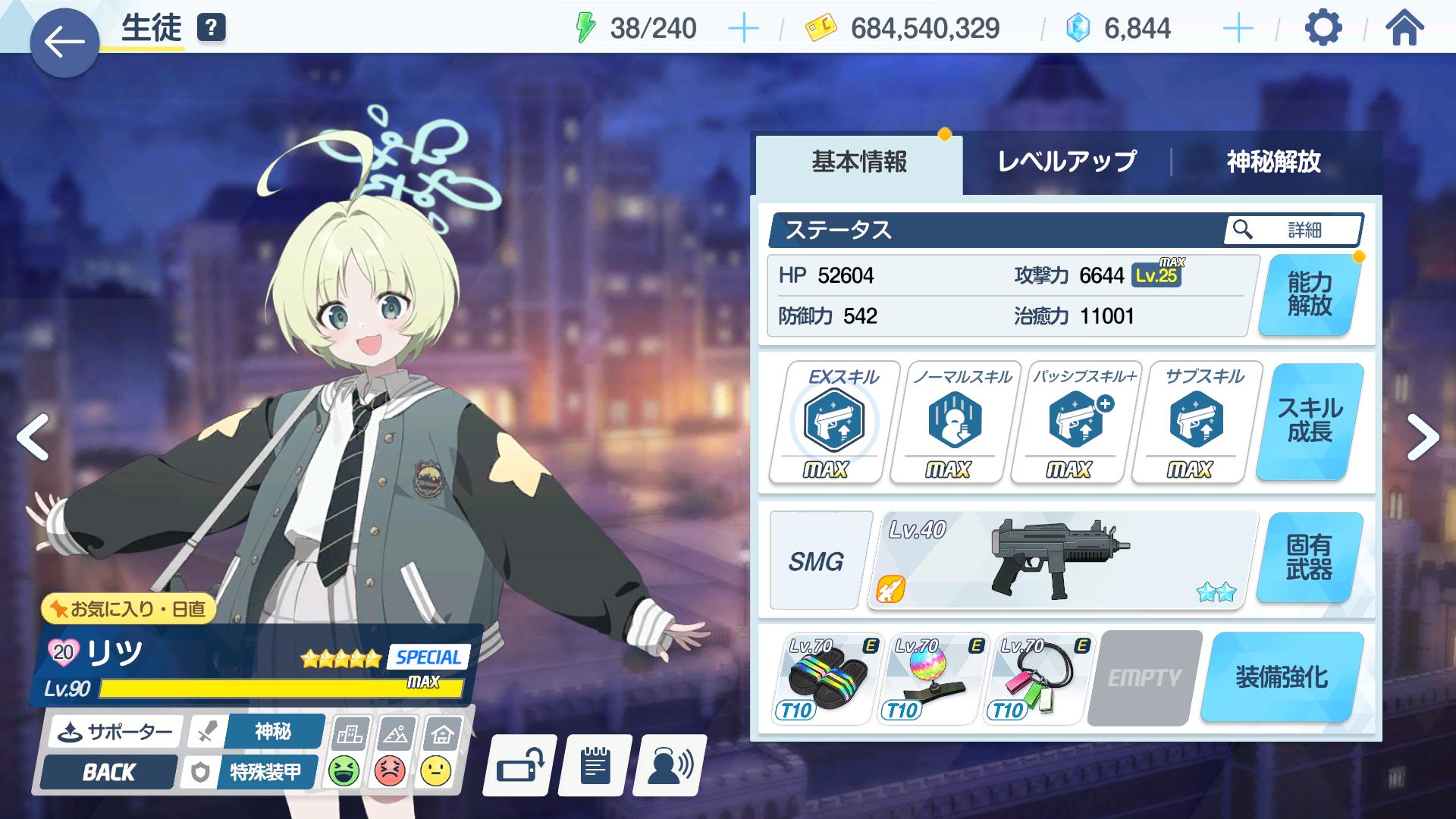Viewport: 1456px width, 819px height.
Task: Go back with the arrow button
Action: pyautogui.click(x=64, y=42)
